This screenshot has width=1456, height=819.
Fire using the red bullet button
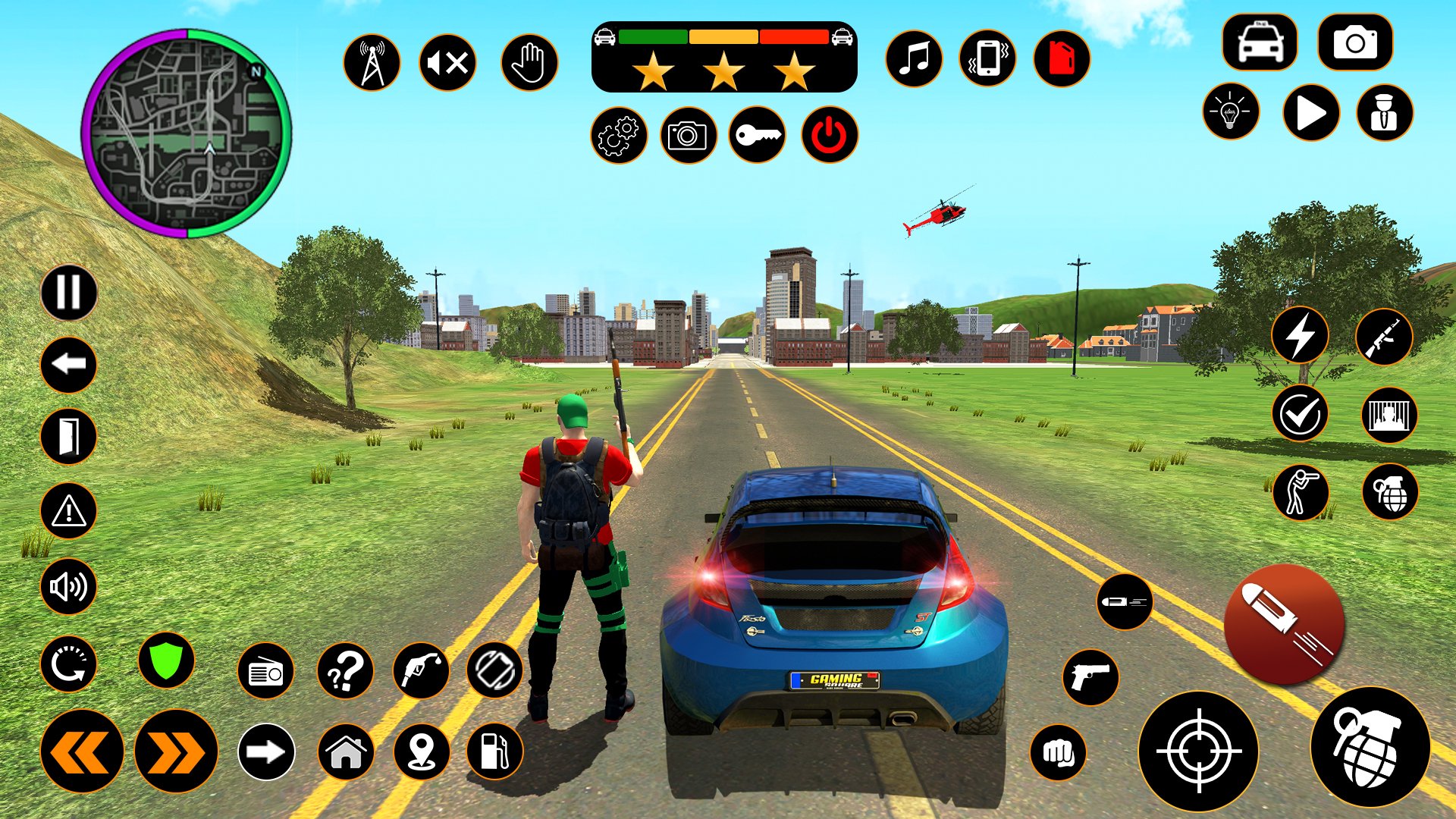tap(1284, 623)
